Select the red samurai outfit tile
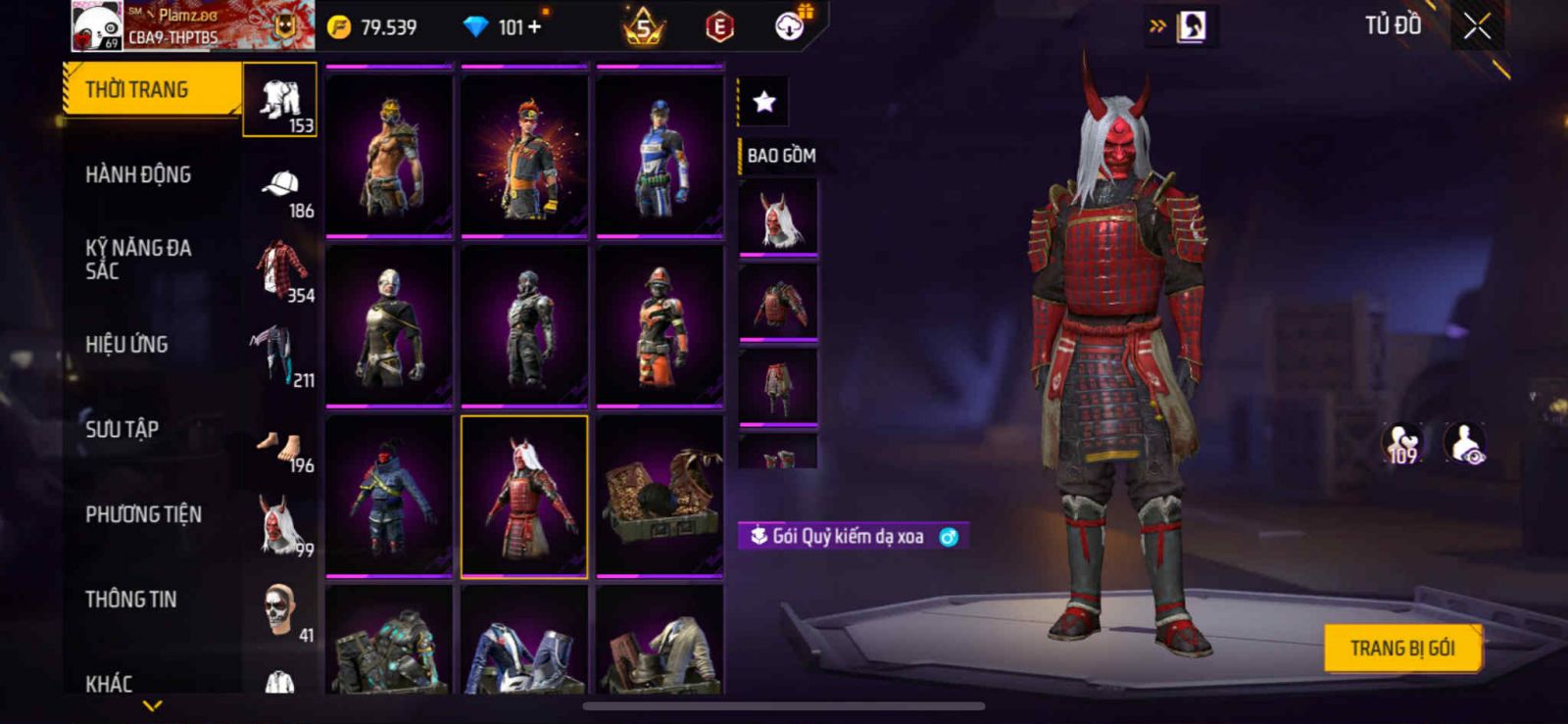This screenshot has width=1568, height=724. [524, 497]
